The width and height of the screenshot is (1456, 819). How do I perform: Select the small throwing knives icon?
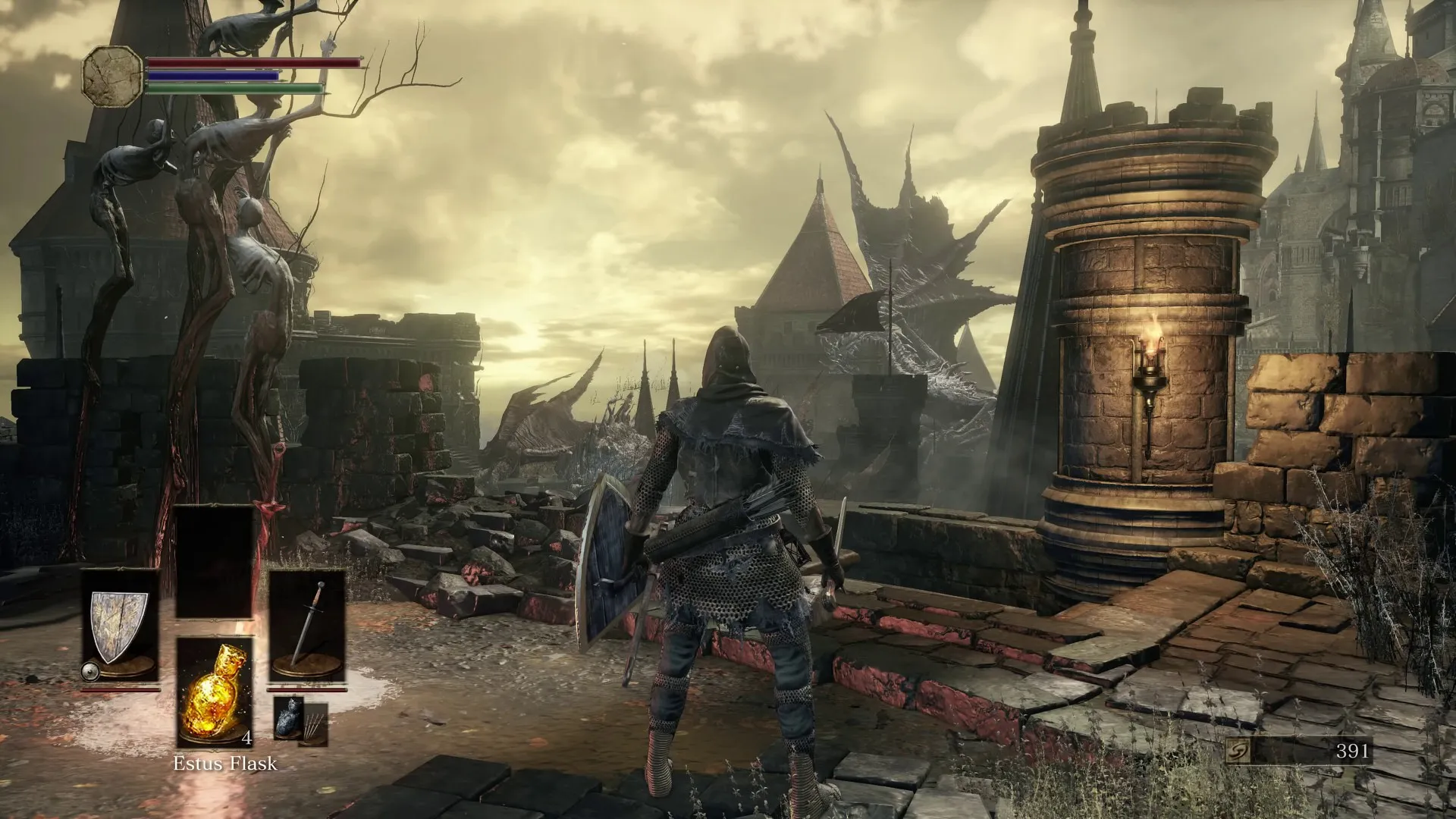pos(315,724)
